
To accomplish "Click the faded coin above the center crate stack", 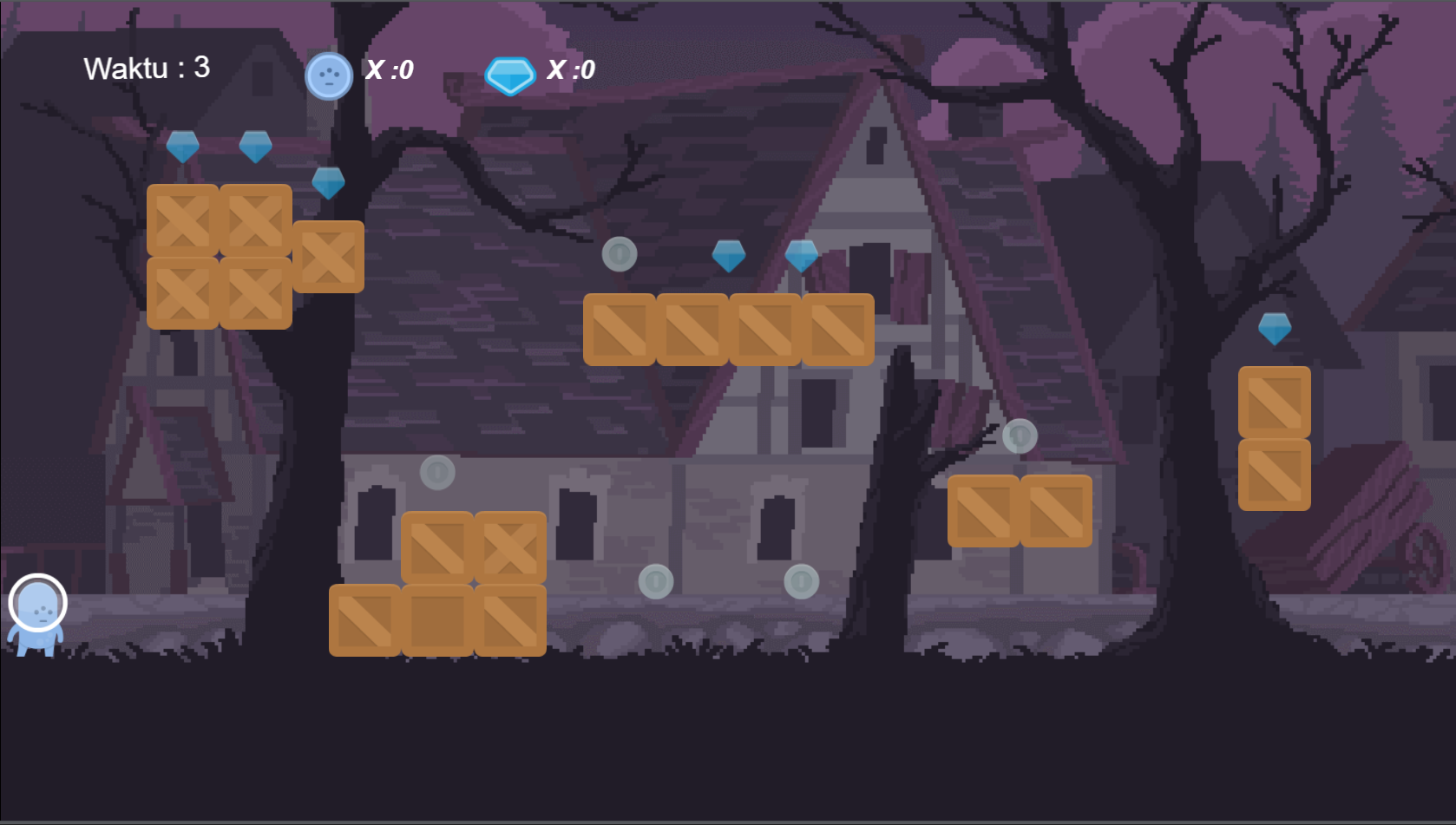I will [437, 472].
